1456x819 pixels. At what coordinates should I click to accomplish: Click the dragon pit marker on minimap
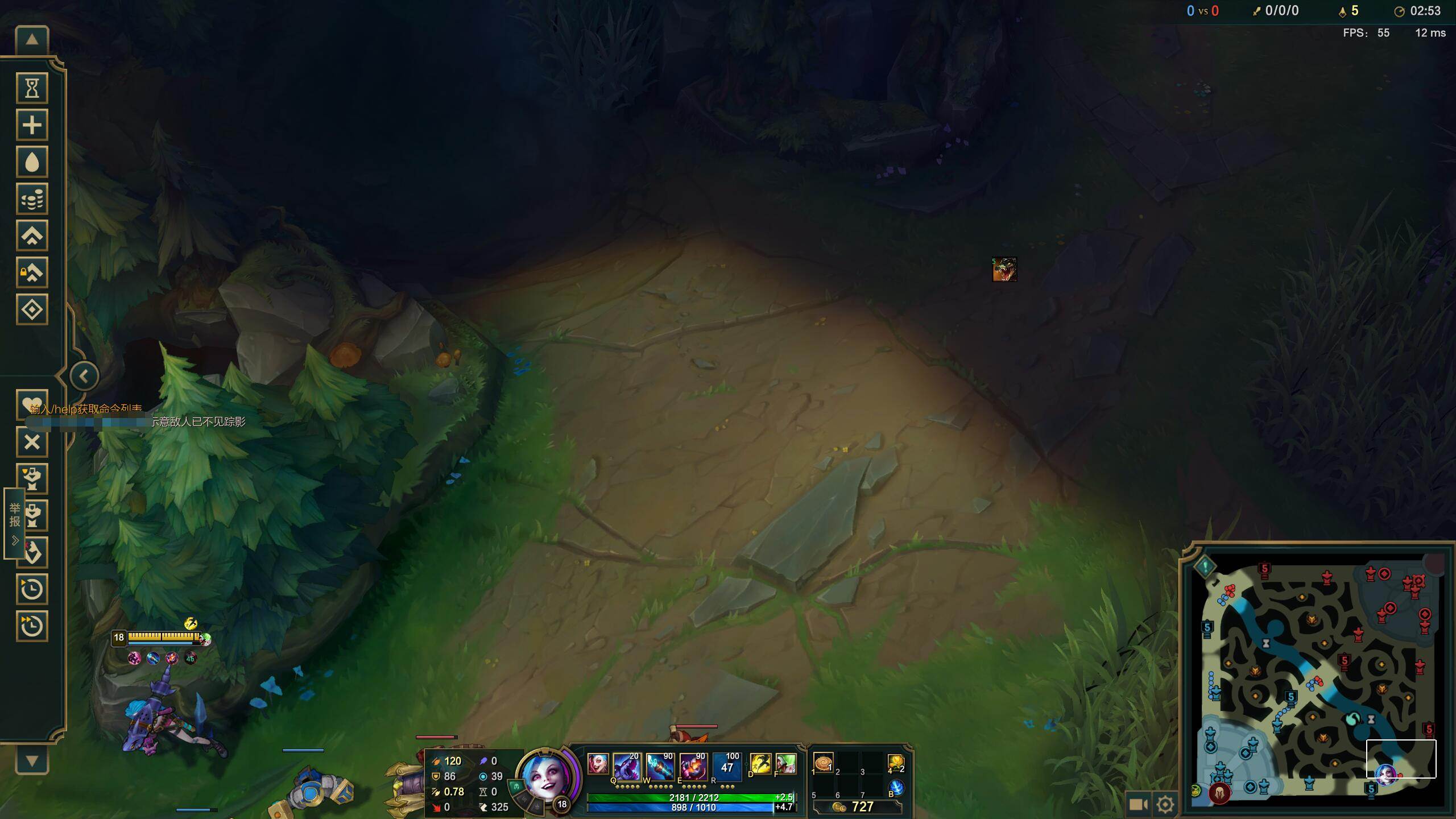tap(1354, 719)
